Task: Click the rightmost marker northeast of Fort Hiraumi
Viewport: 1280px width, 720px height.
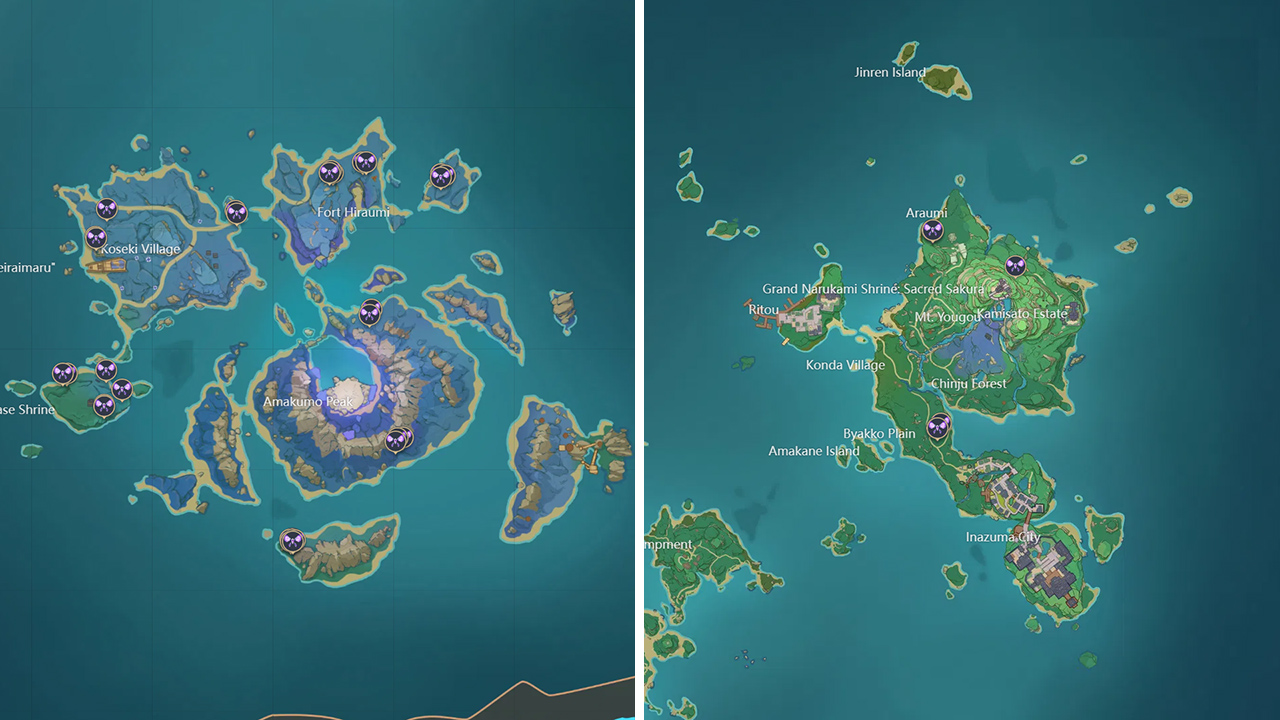Action: pos(440,175)
